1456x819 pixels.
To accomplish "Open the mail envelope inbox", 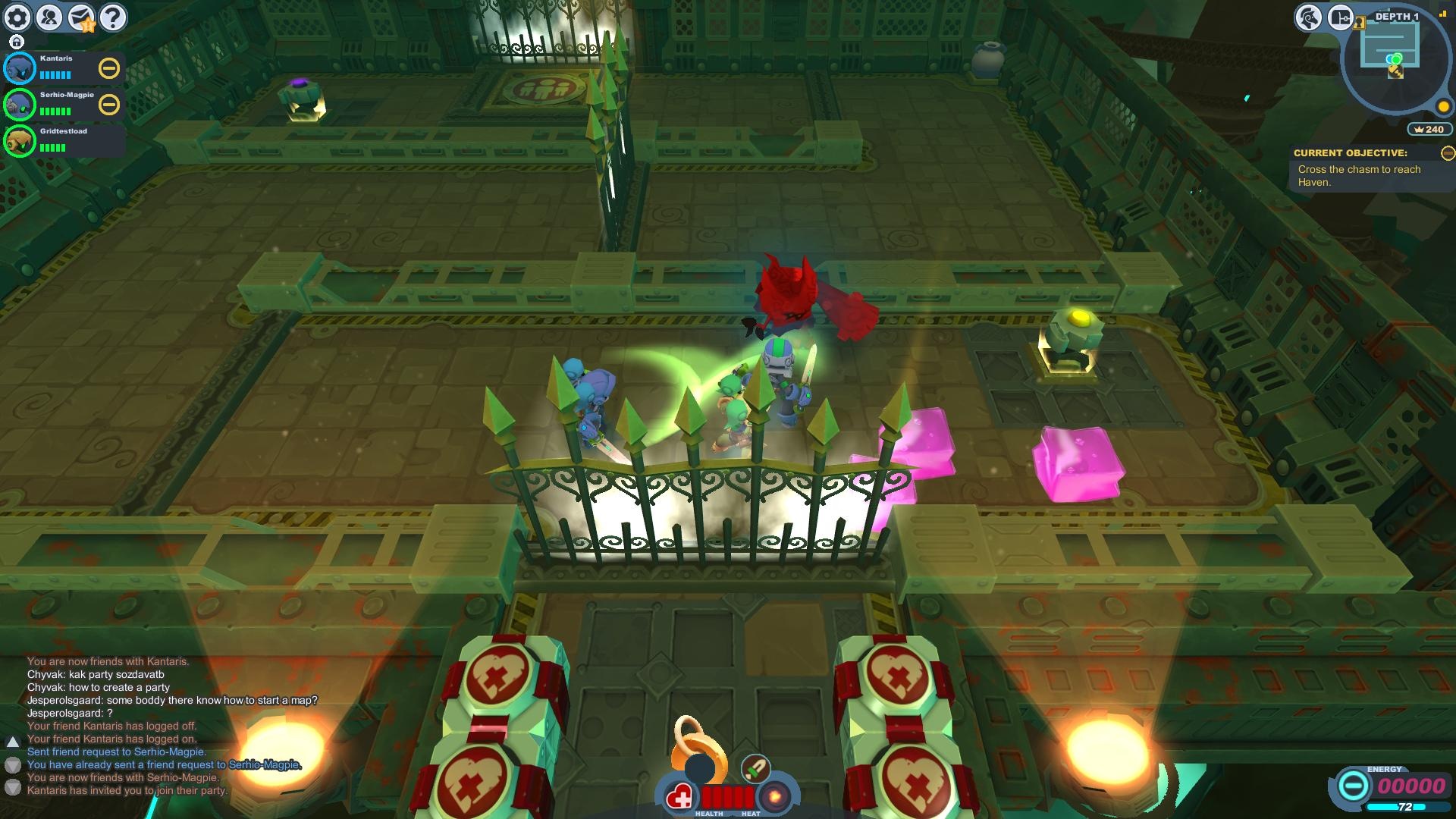I will click(x=81, y=17).
